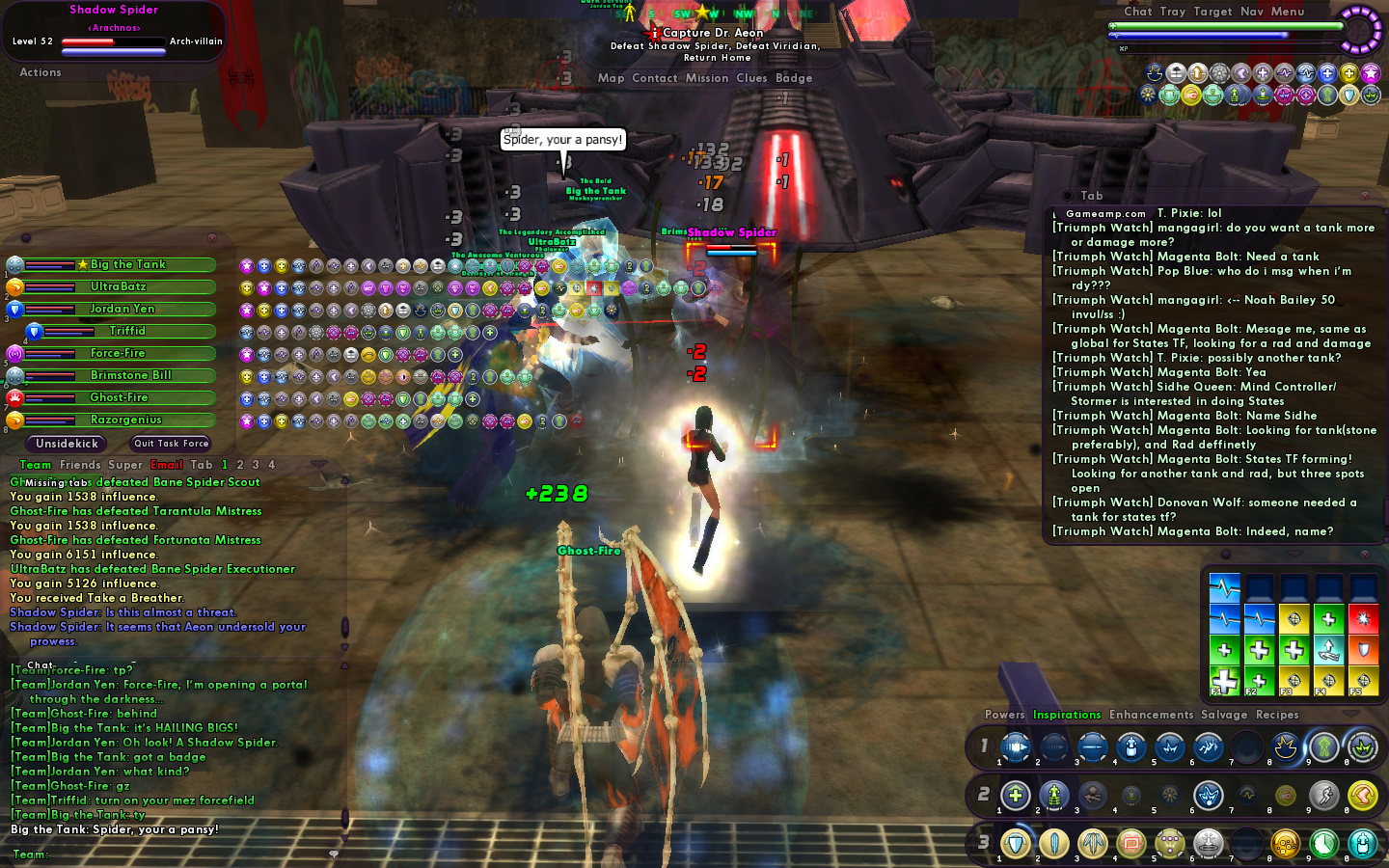Open the Chat window from top bar
1389x868 pixels.
pos(1137,12)
